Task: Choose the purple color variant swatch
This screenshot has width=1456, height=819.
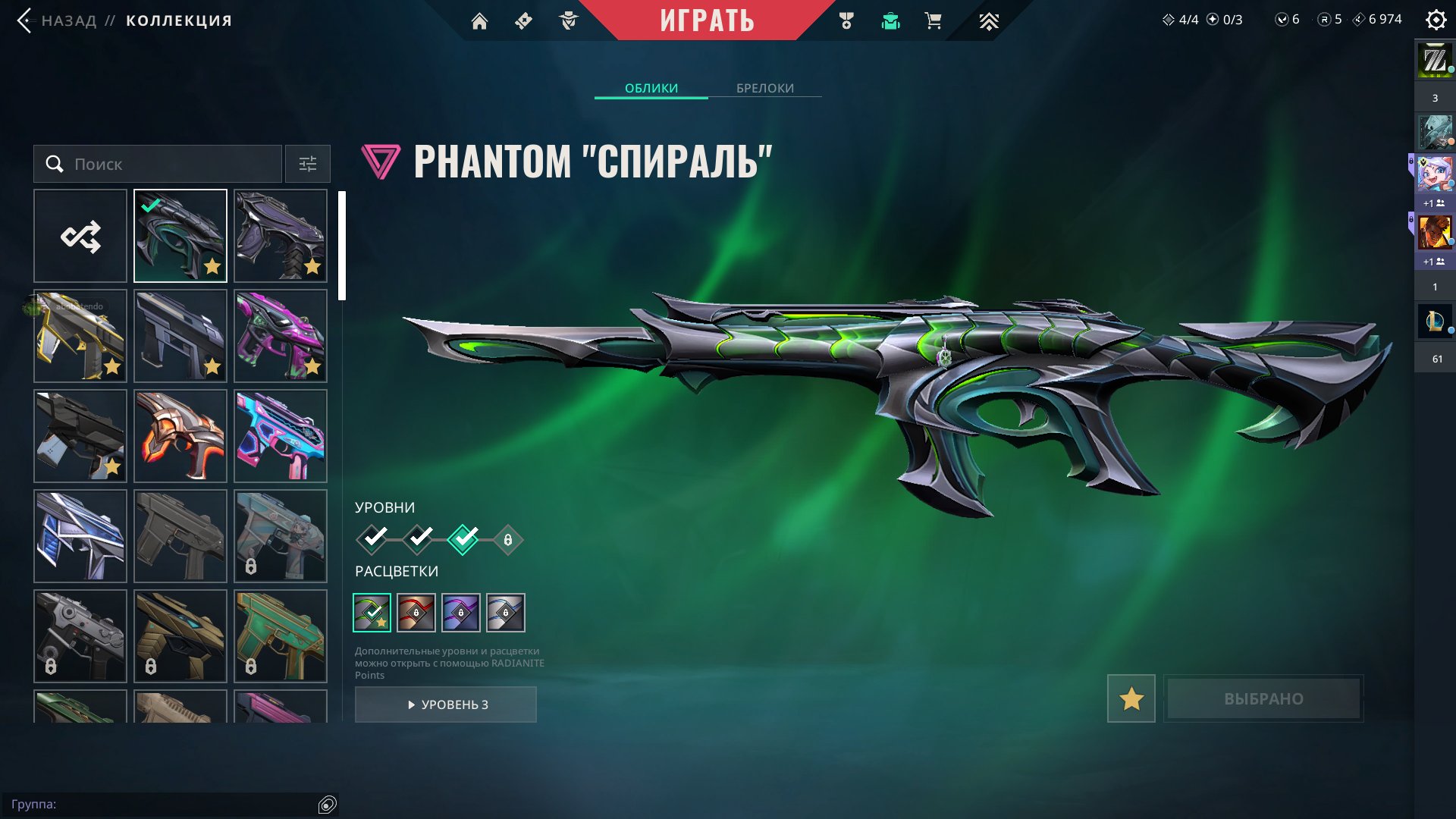Action: [461, 613]
